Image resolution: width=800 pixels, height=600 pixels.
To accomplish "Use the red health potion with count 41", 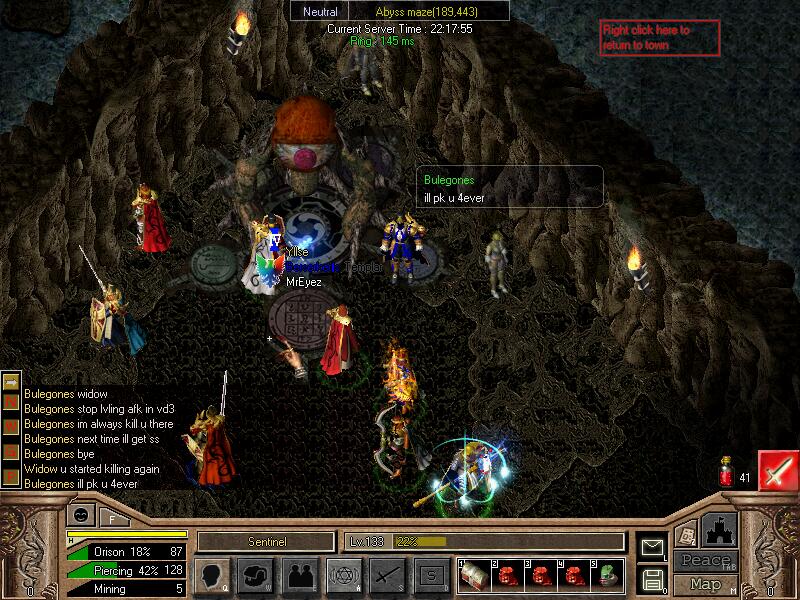I will coord(726,474).
